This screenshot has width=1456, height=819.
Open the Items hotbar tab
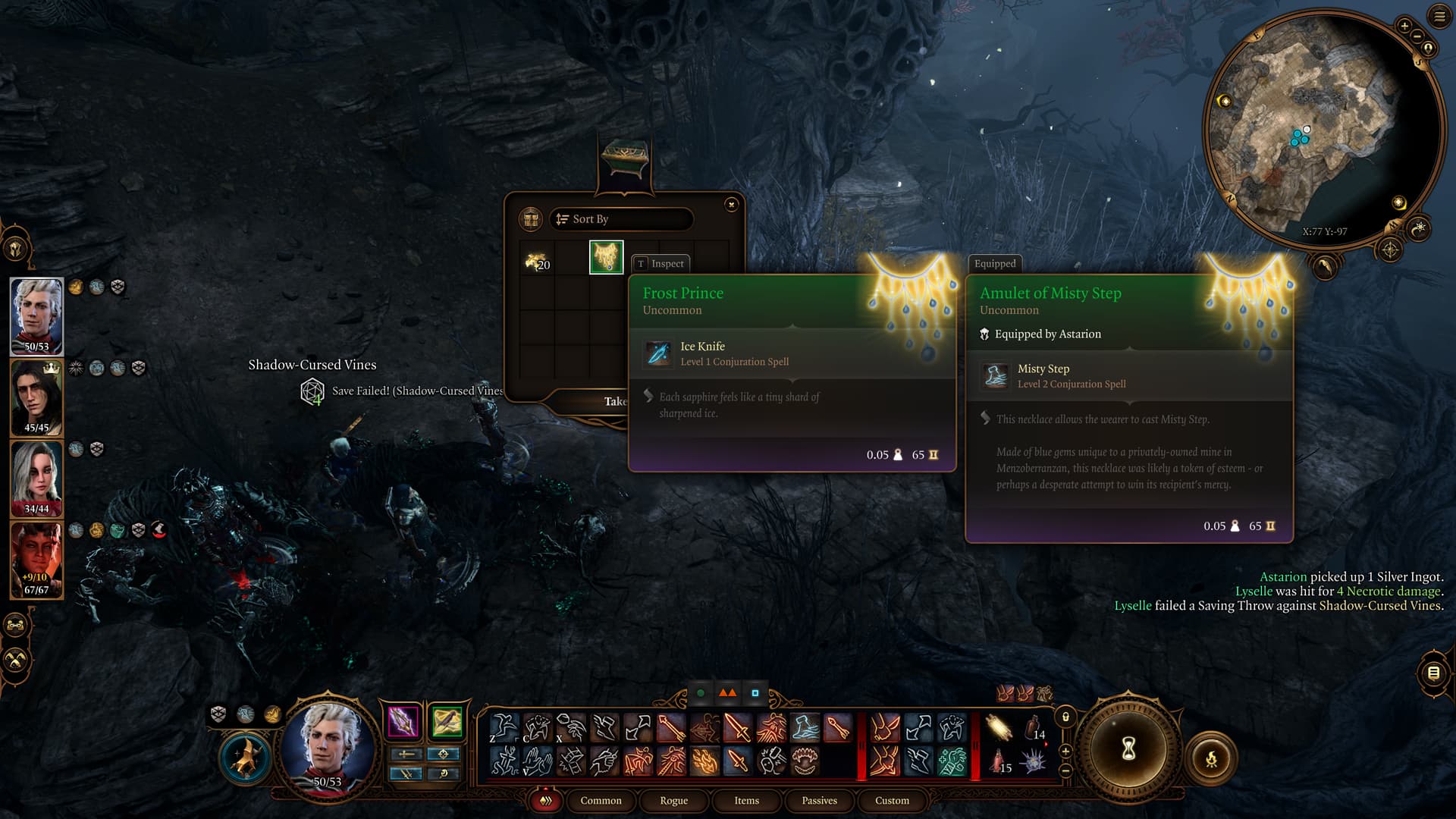coord(746,800)
